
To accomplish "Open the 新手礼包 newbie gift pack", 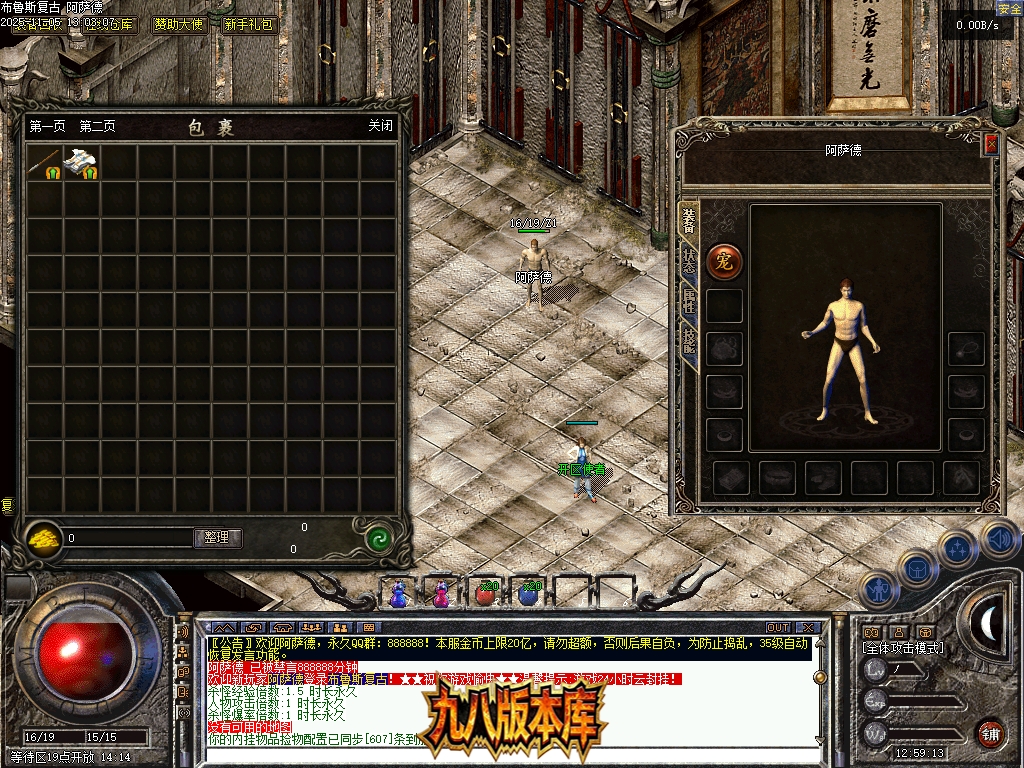I will [249, 24].
